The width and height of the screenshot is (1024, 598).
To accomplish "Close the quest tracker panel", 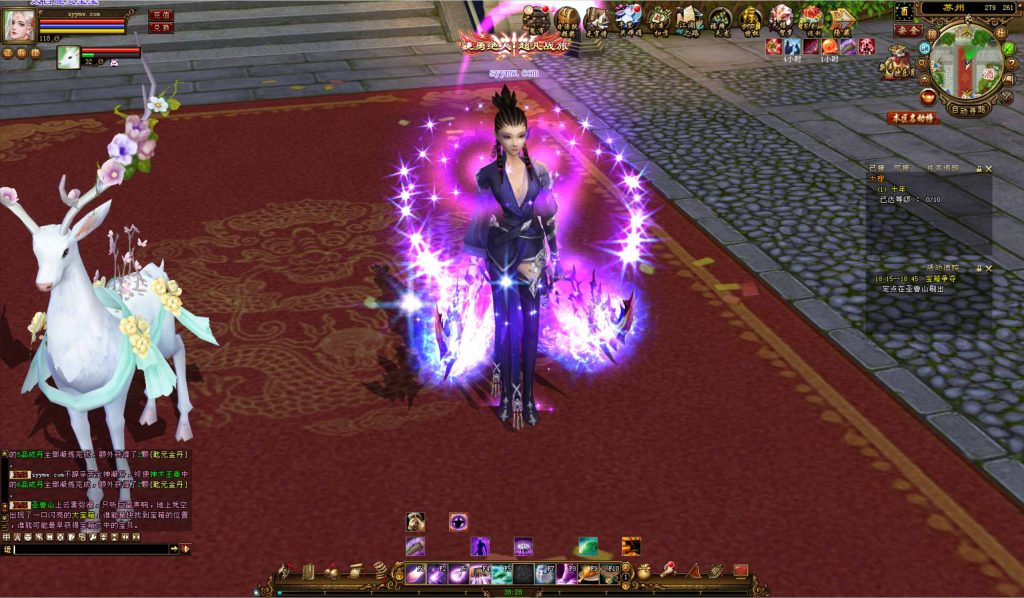I will [x=988, y=168].
